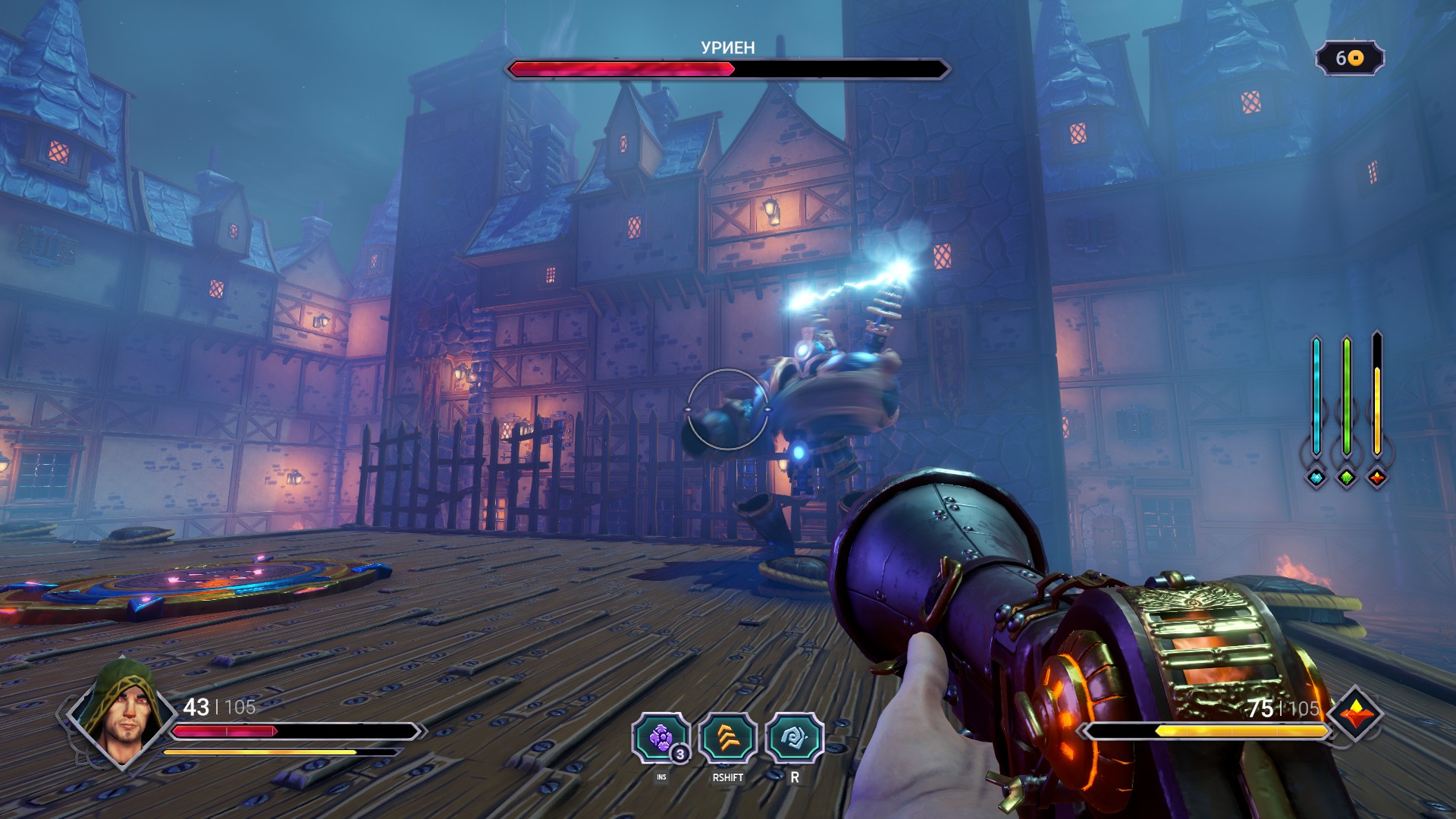Open the gold coin counter
The image size is (1456, 819).
click(1350, 58)
